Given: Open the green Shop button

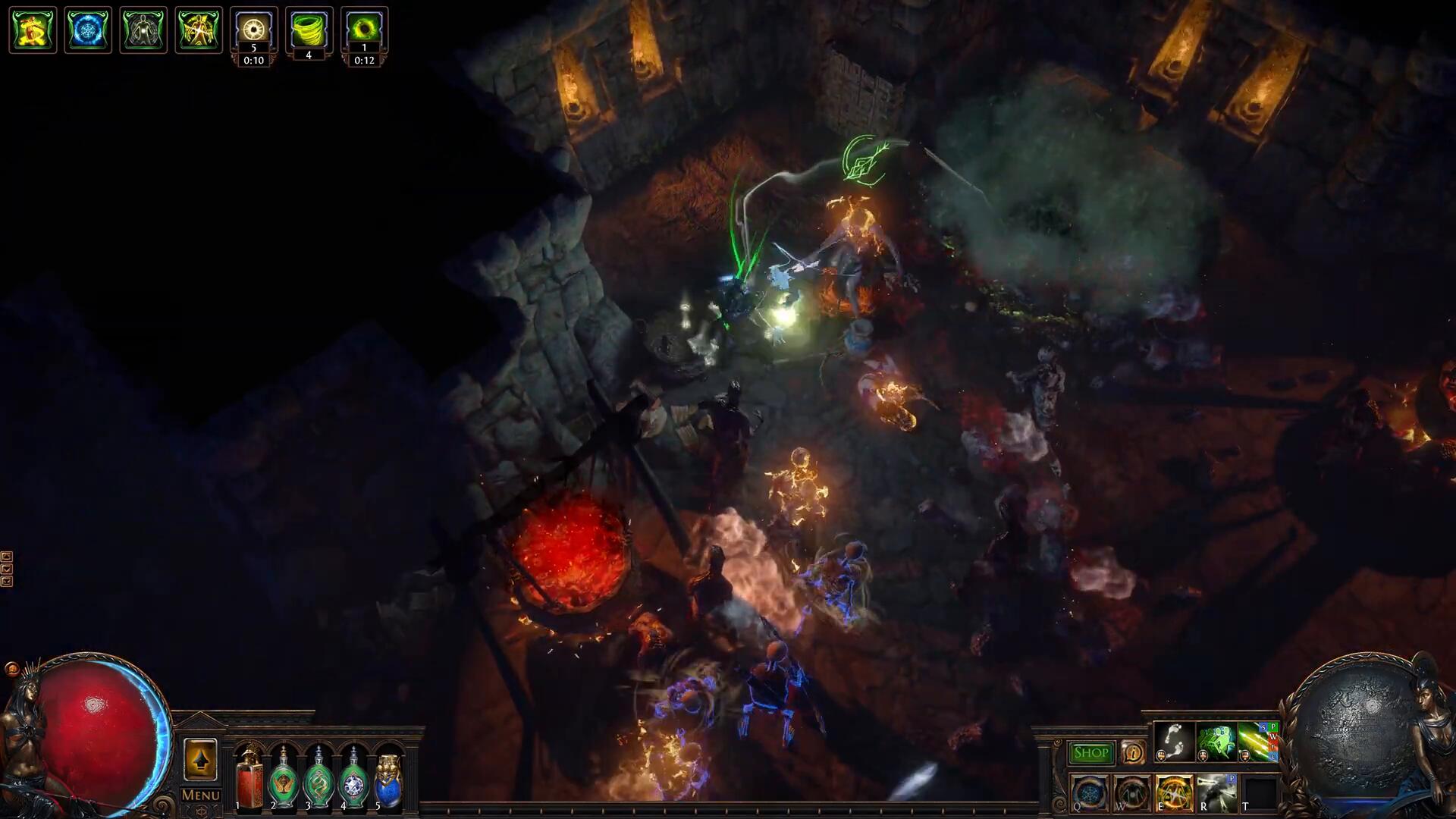Looking at the screenshot, I should click(x=1090, y=752).
